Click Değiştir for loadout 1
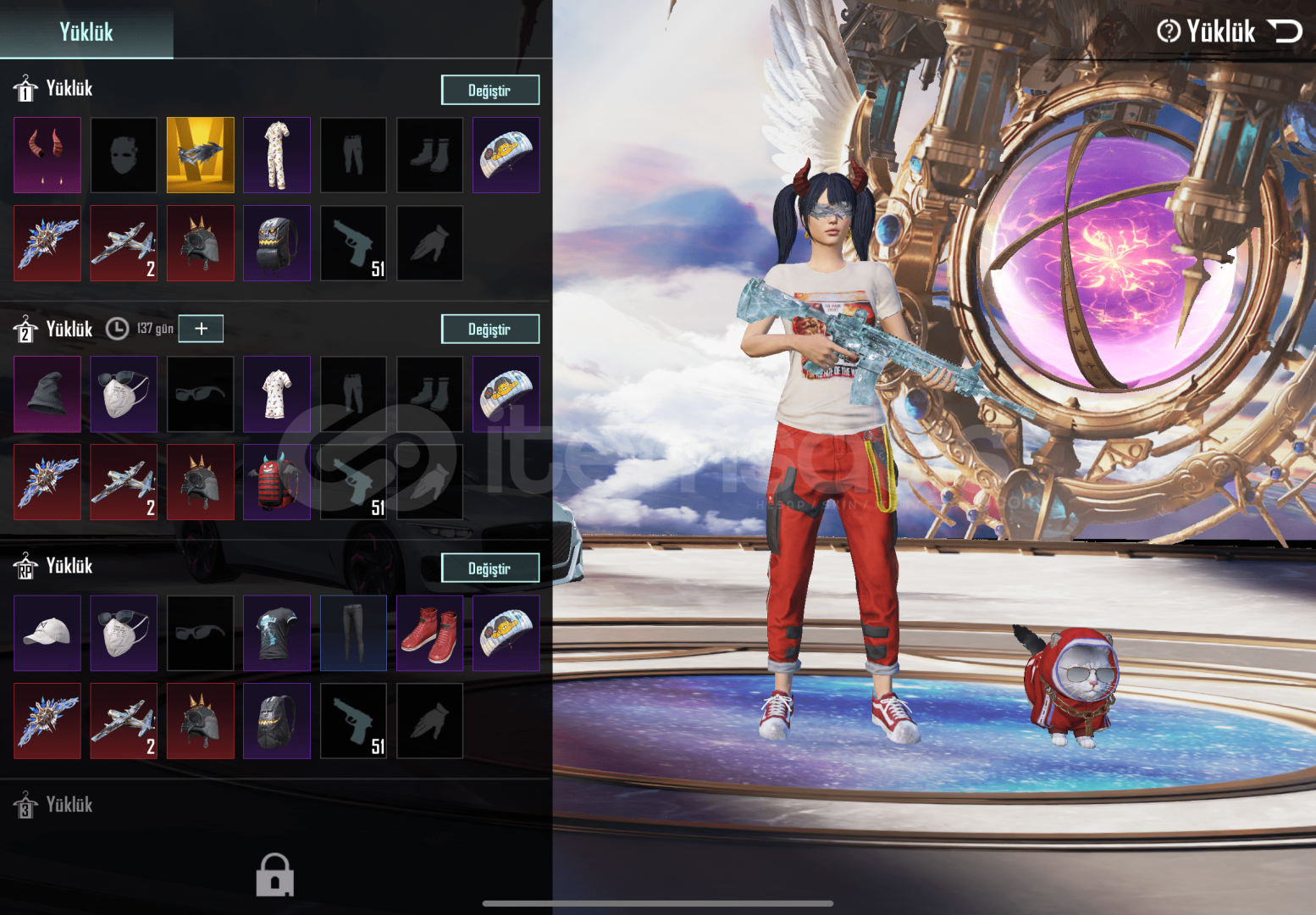This screenshot has width=1316, height=915. (489, 90)
